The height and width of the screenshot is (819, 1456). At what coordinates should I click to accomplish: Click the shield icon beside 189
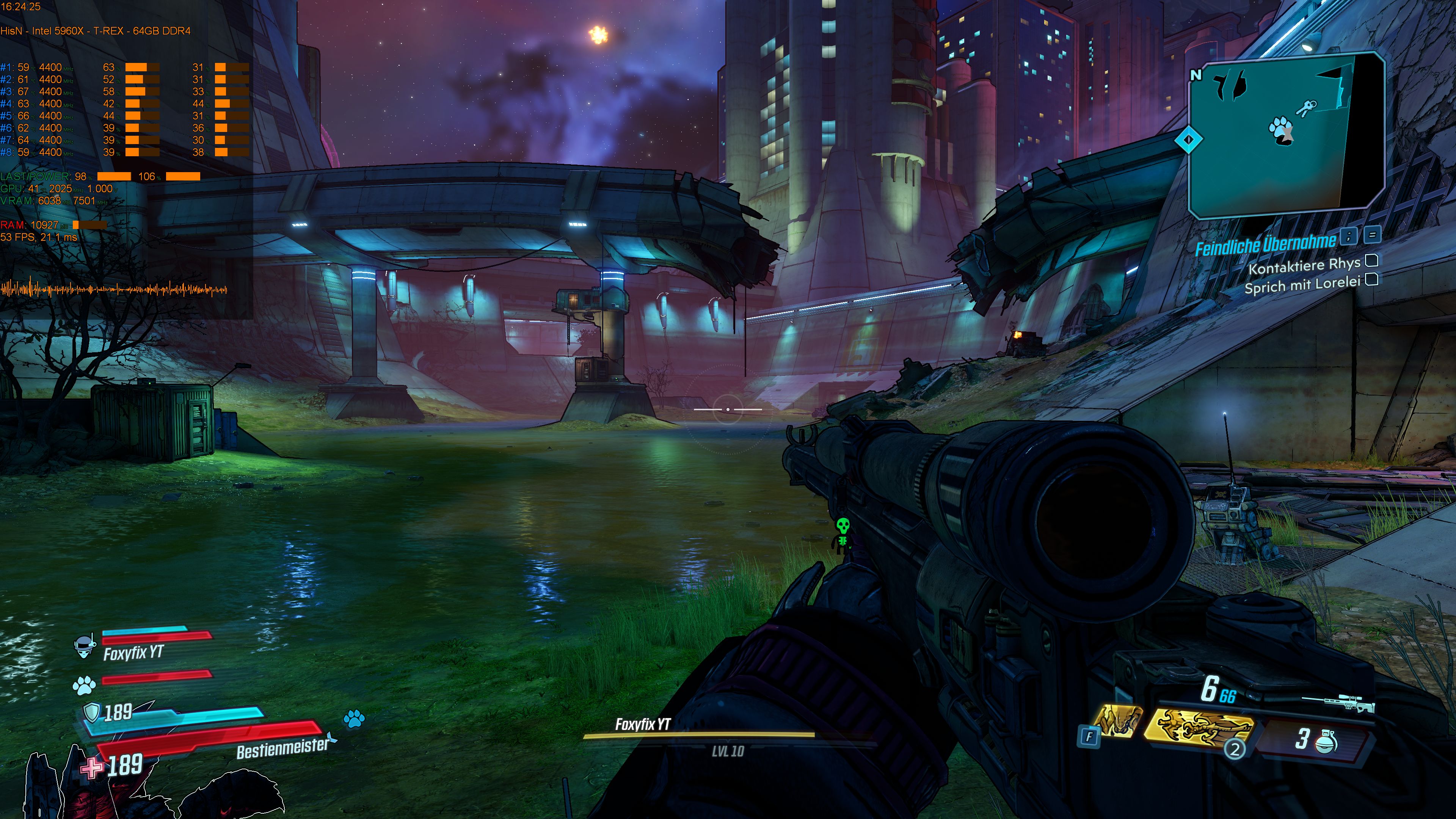tap(91, 713)
